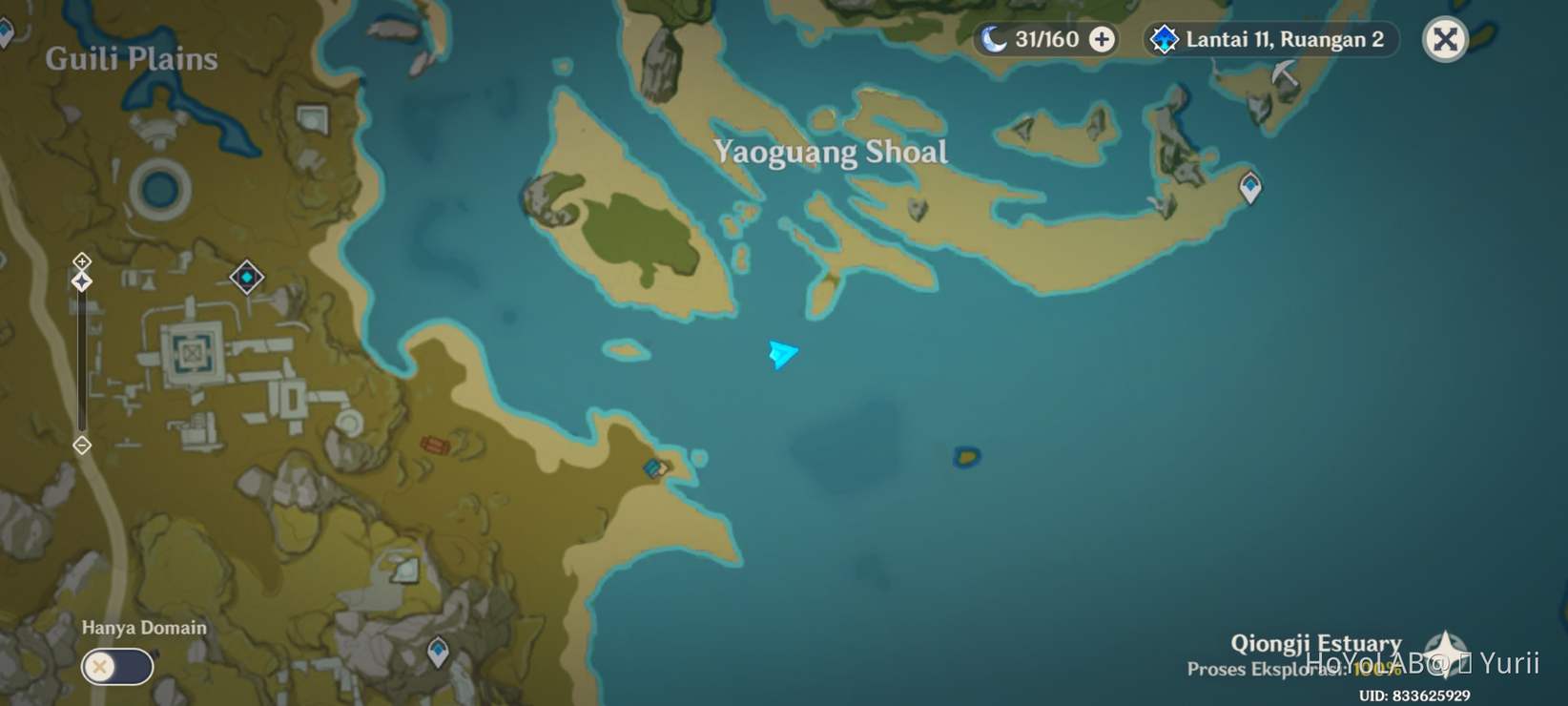Viewport: 1568px width, 706px height.
Task: Click the Qiongji Estuary region label
Action: [x=1315, y=642]
